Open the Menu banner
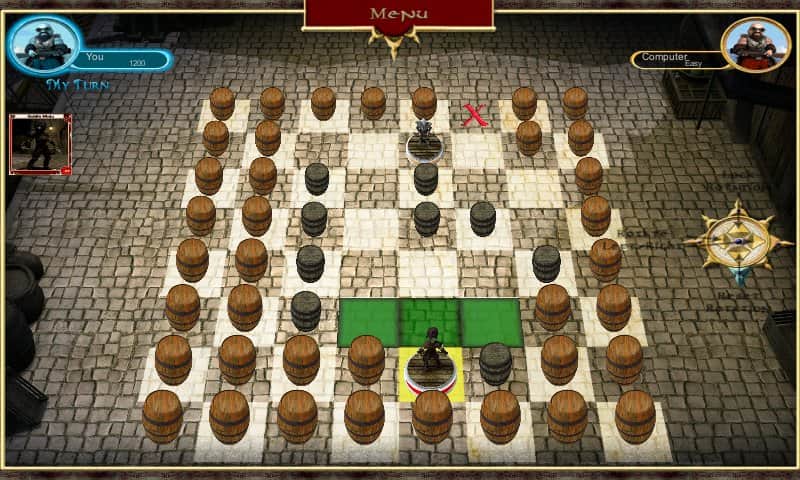800x480 pixels. tap(399, 14)
